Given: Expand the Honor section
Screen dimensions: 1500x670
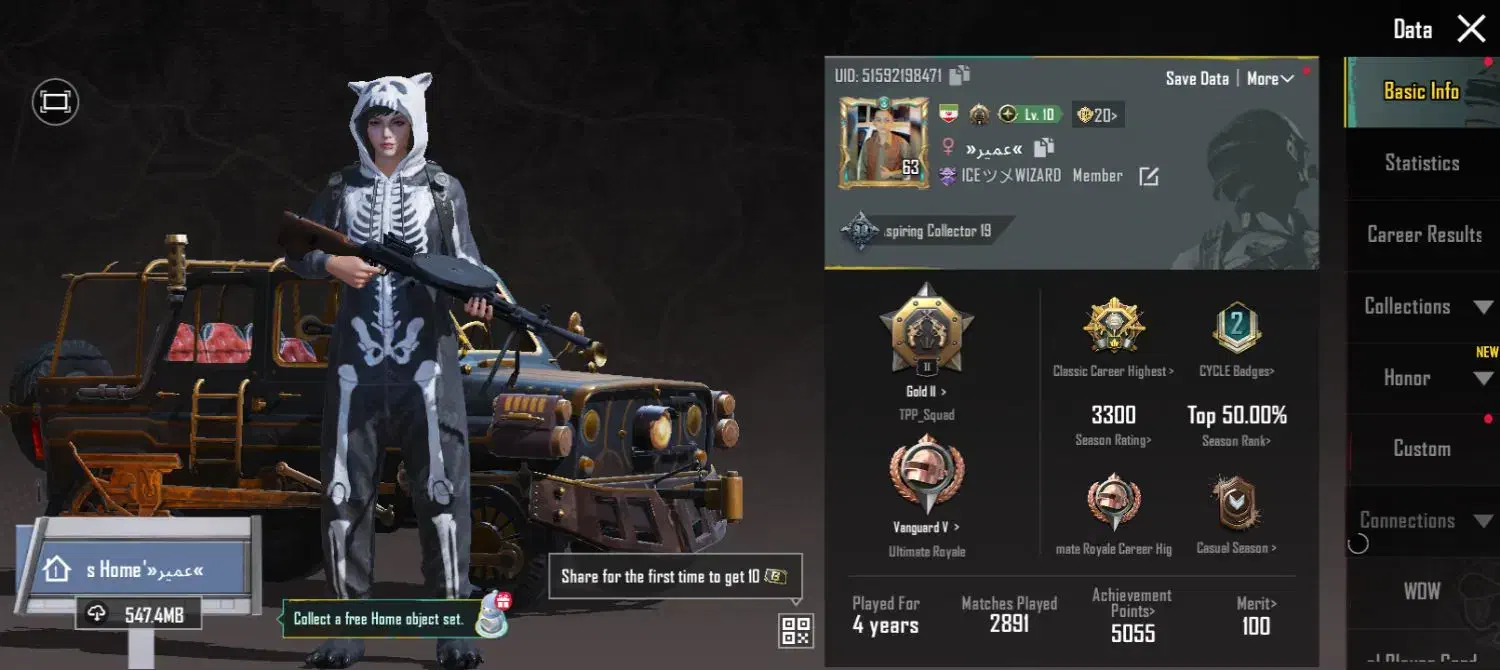Looking at the screenshot, I should click(x=1424, y=378).
